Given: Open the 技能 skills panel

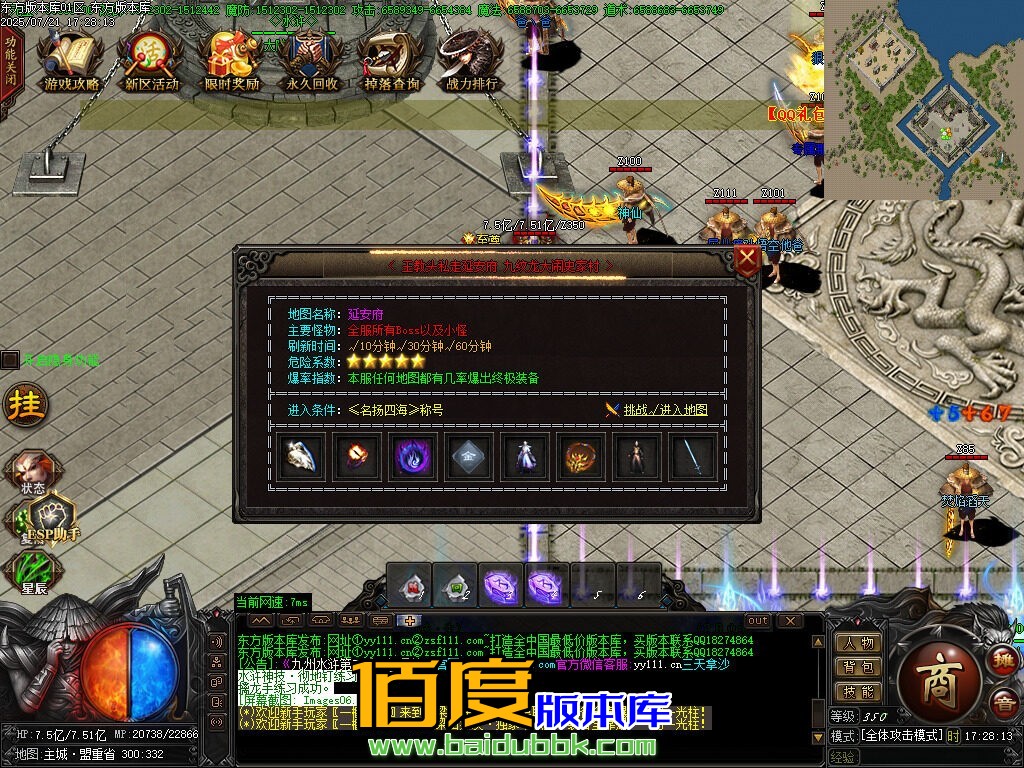Looking at the screenshot, I should pyautogui.click(x=858, y=691).
